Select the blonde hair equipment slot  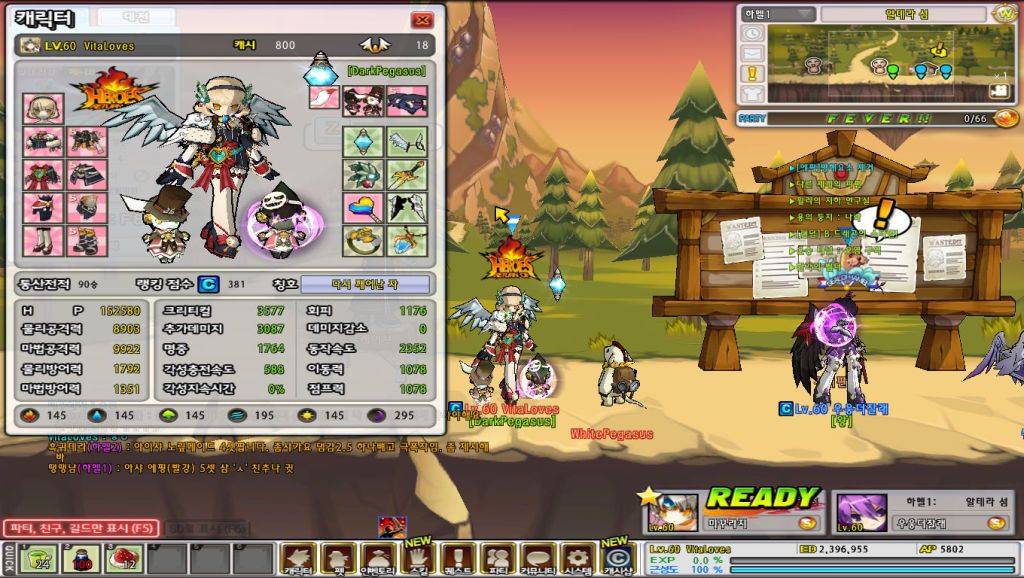[x=44, y=108]
